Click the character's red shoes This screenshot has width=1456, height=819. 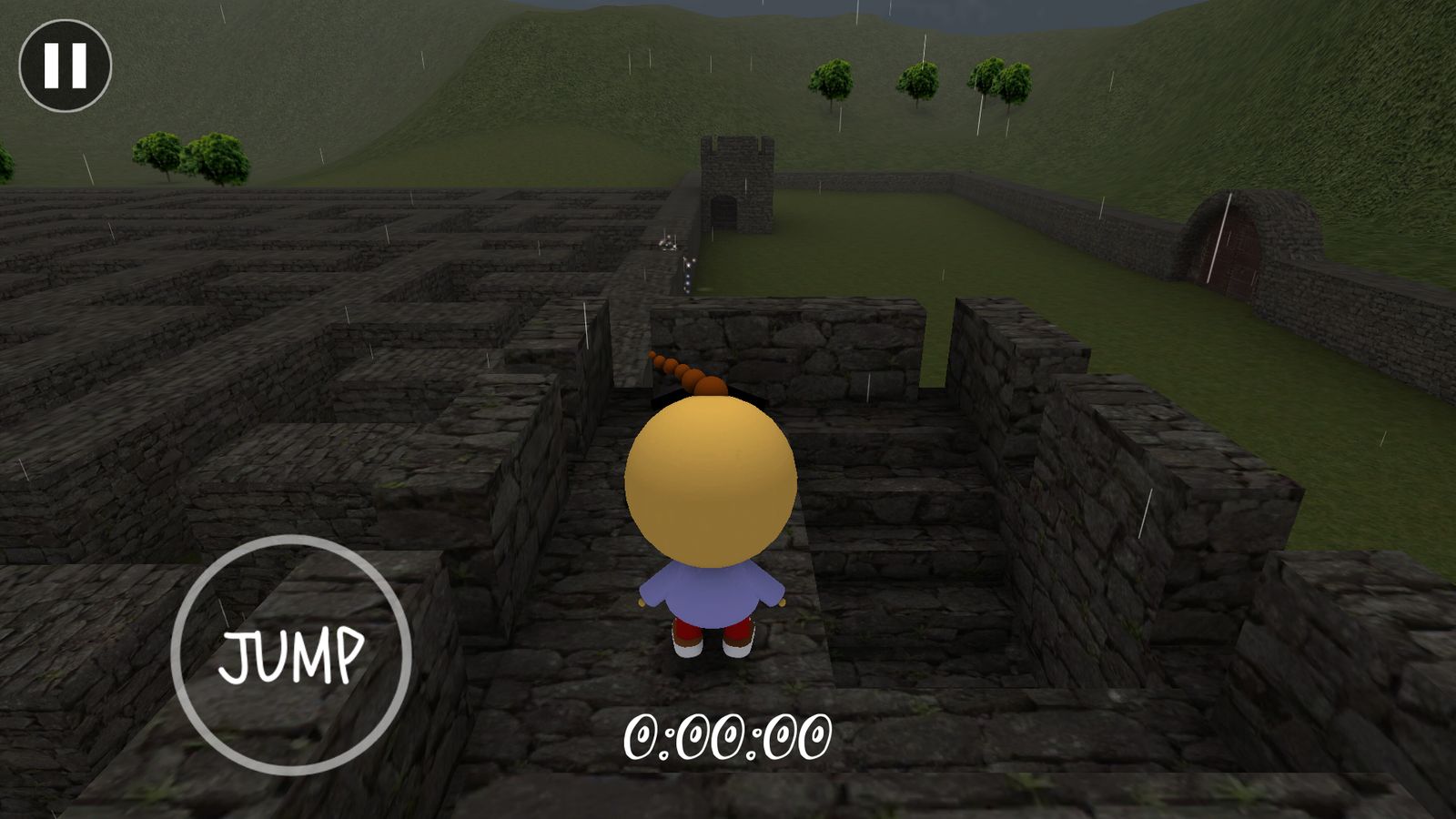click(x=714, y=642)
